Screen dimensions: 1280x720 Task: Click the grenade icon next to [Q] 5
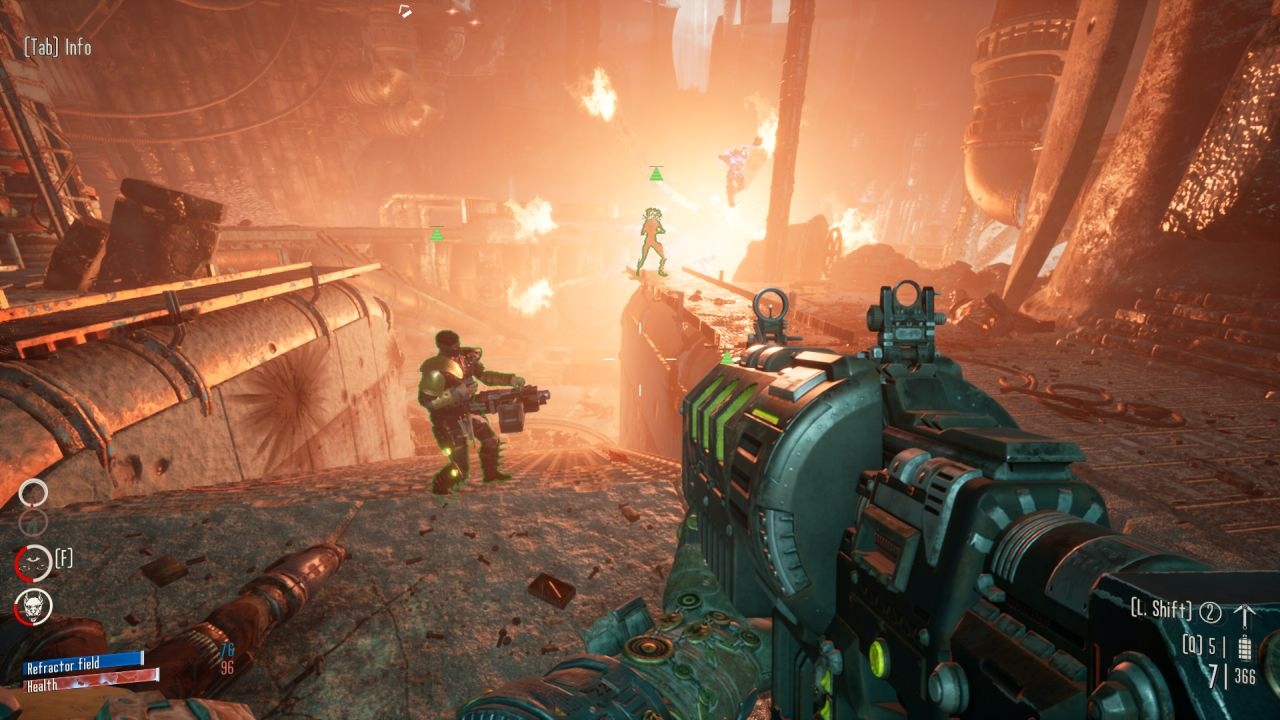pos(1245,648)
